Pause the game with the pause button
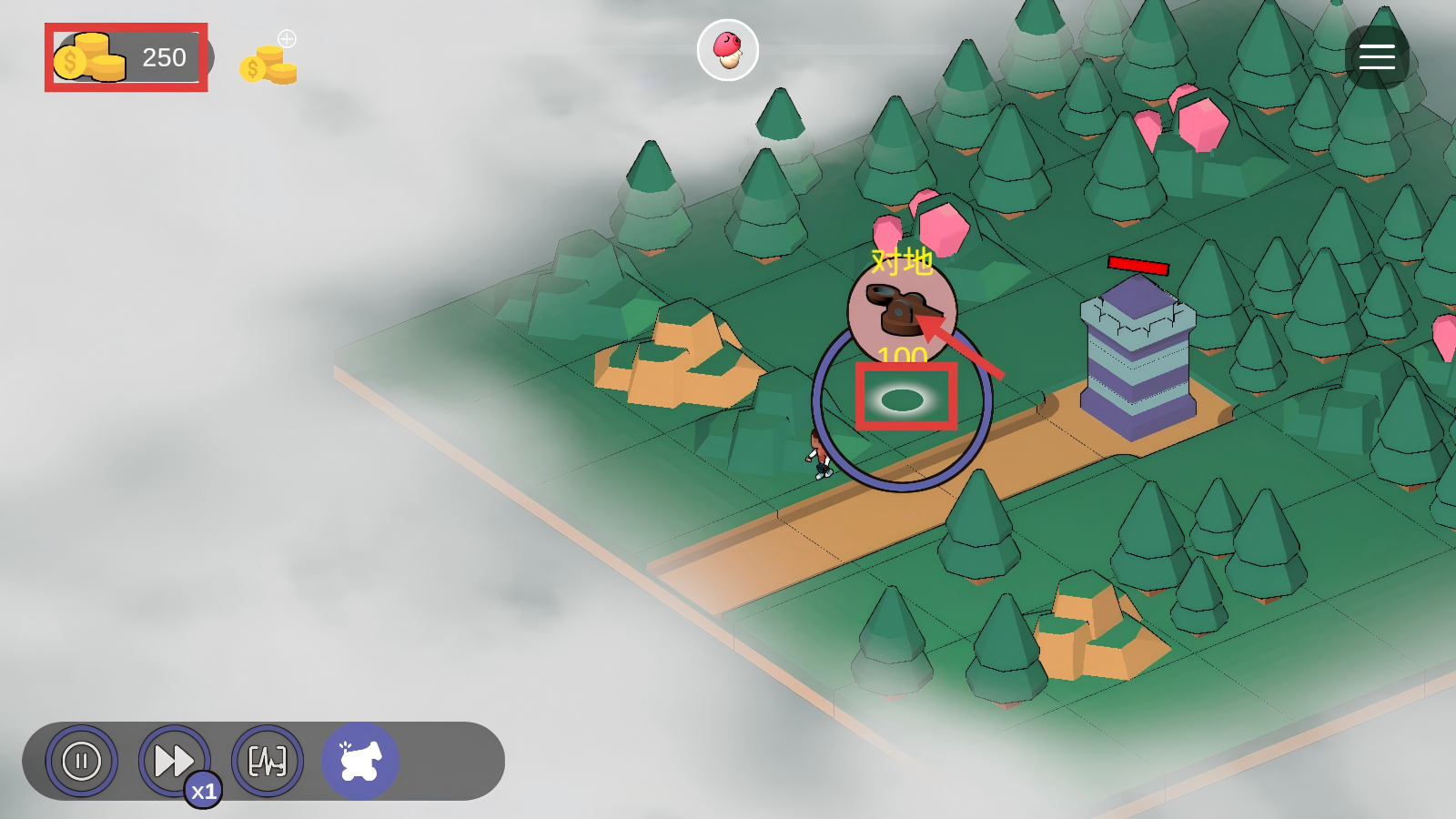Viewport: 1456px width, 819px height. tap(82, 761)
